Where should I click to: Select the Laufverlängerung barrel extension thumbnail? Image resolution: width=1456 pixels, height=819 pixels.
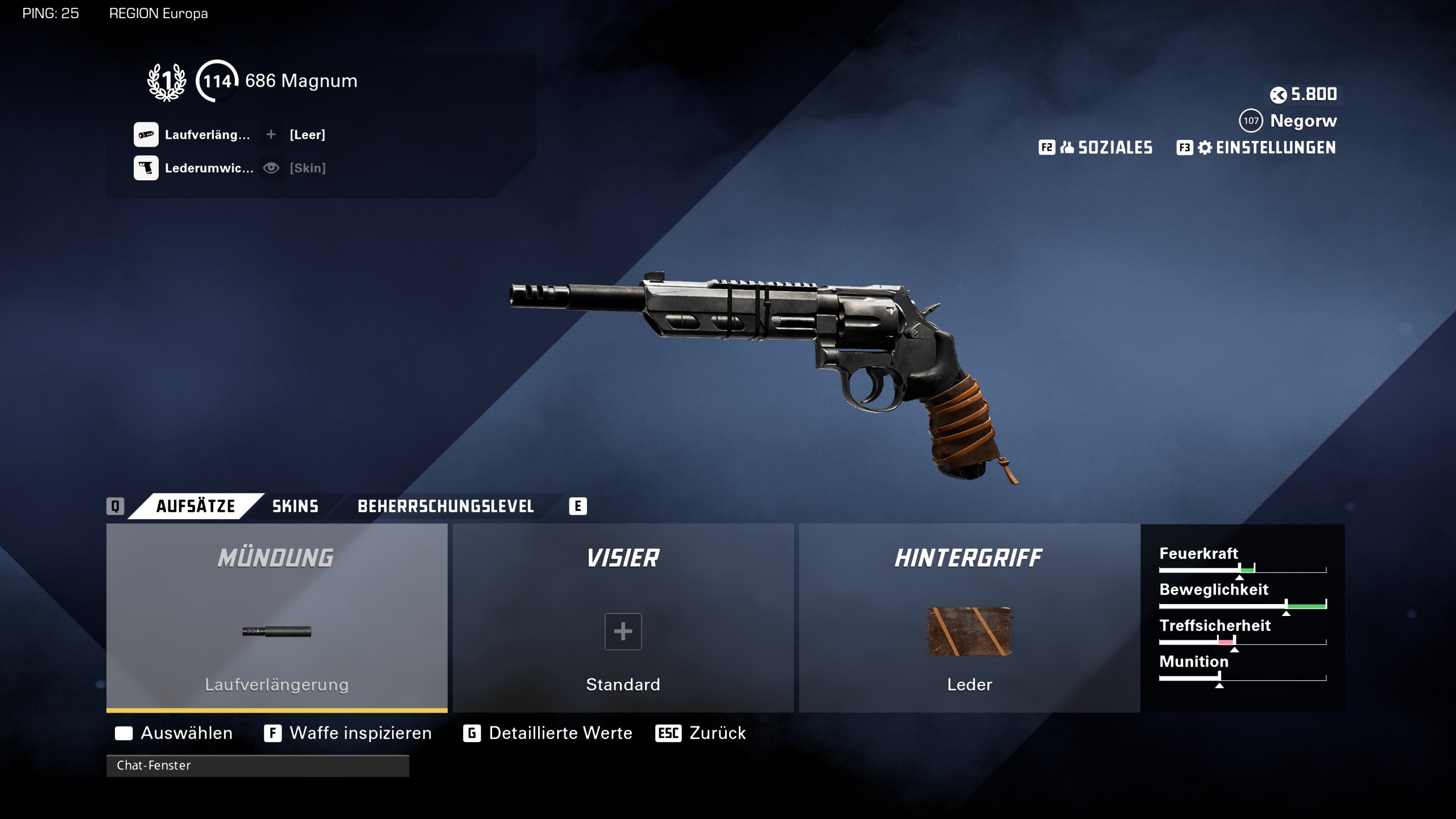click(x=276, y=631)
